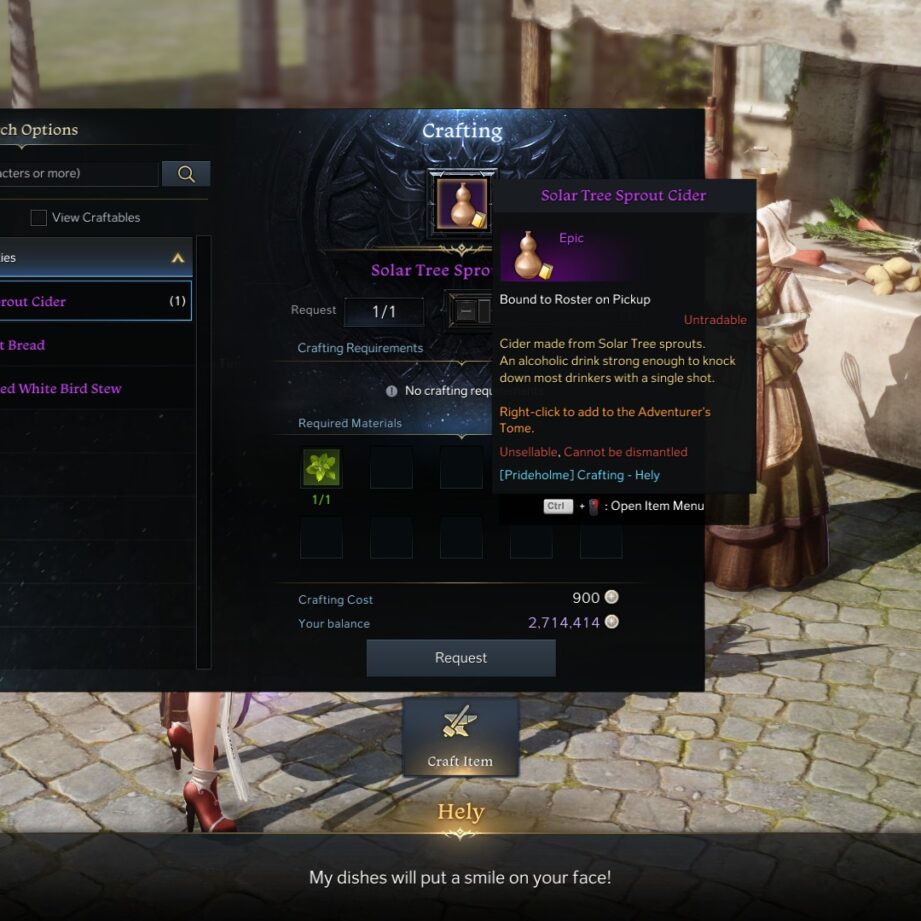Click the green sprout material slot
Image resolution: width=921 pixels, height=921 pixels.
(321, 467)
